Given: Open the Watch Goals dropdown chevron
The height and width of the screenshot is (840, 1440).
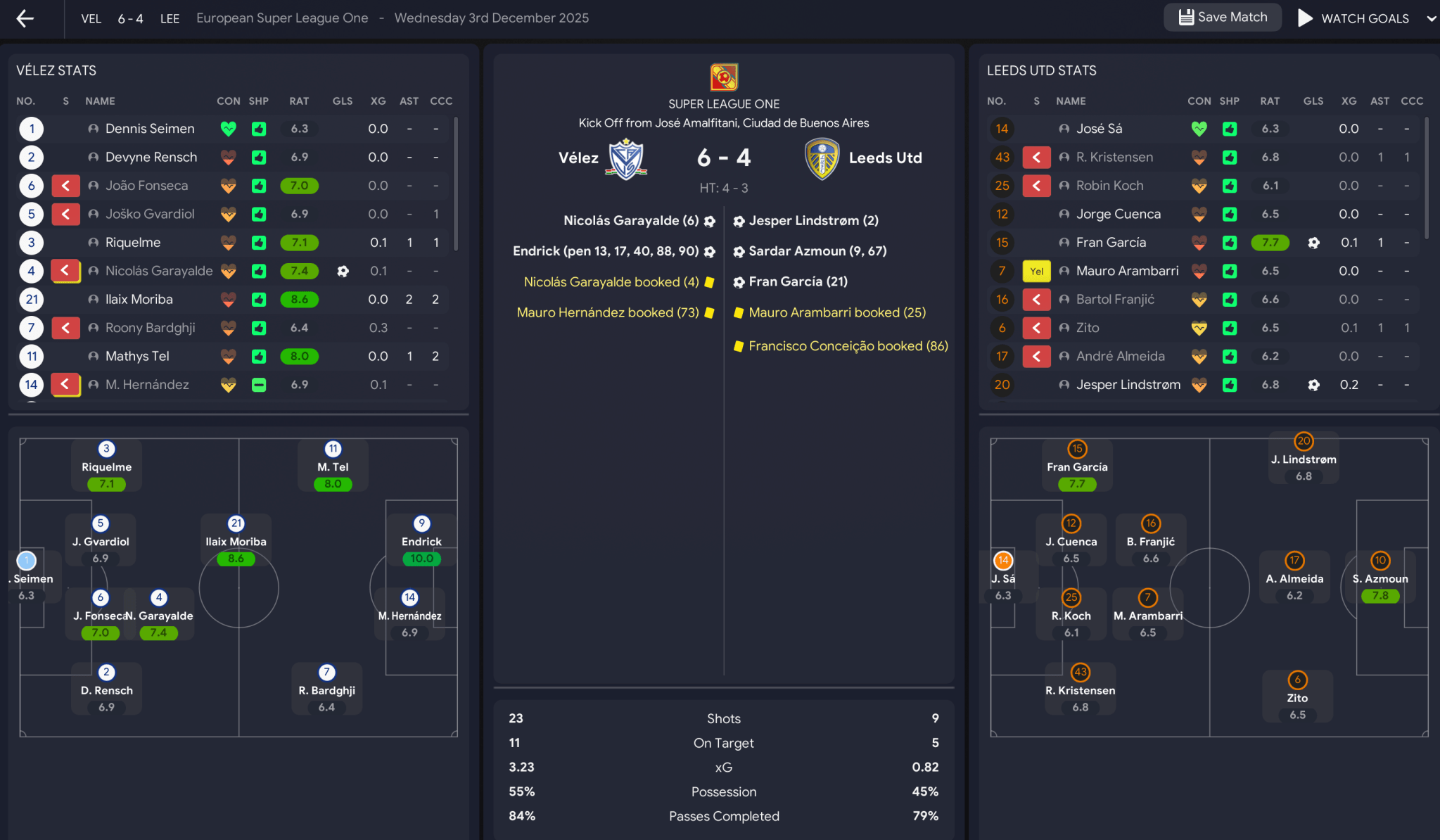Looking at the screenshot, I should 1432,18.
